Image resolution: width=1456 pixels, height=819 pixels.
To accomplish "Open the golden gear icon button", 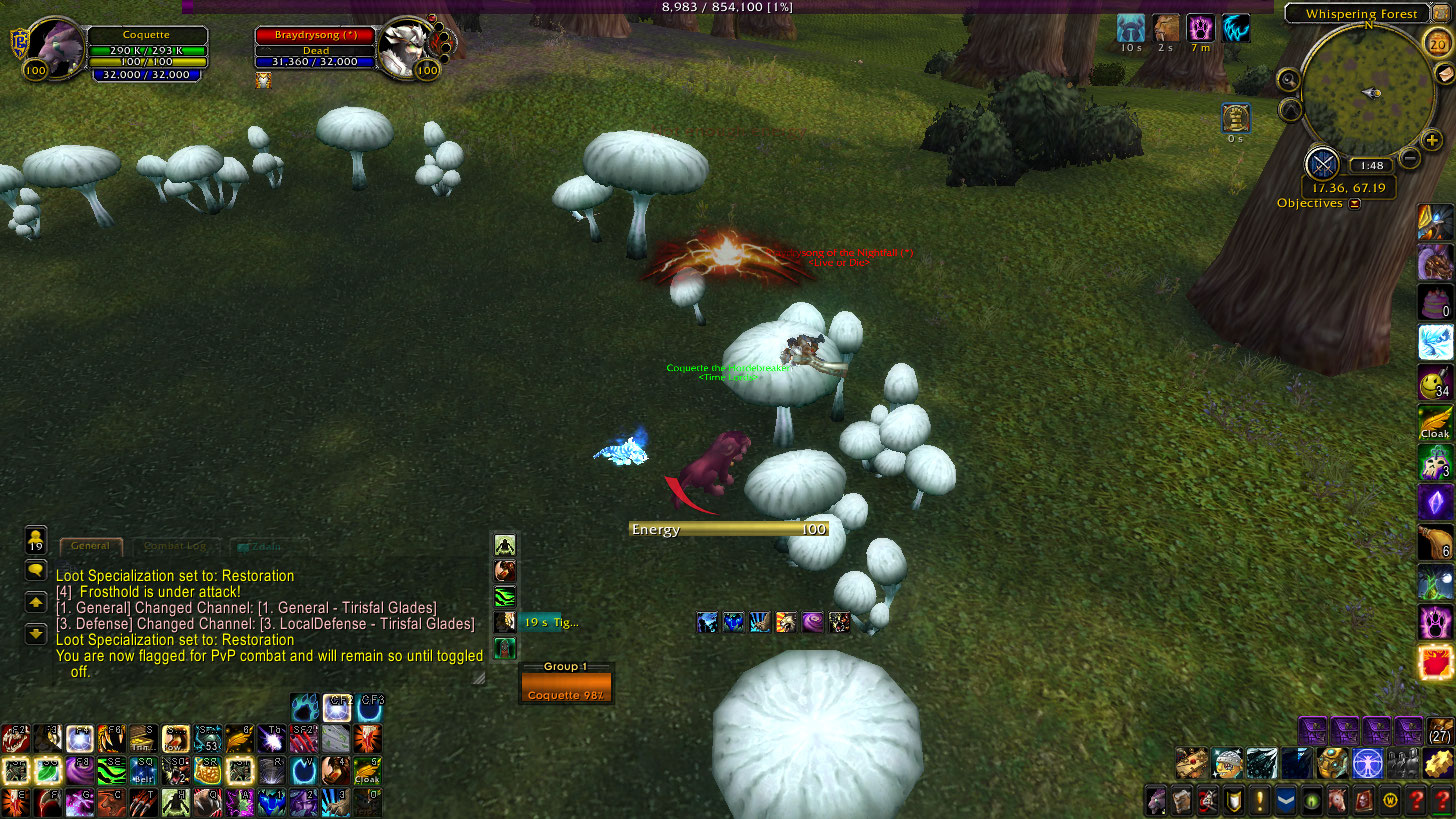I will 1439,764.
